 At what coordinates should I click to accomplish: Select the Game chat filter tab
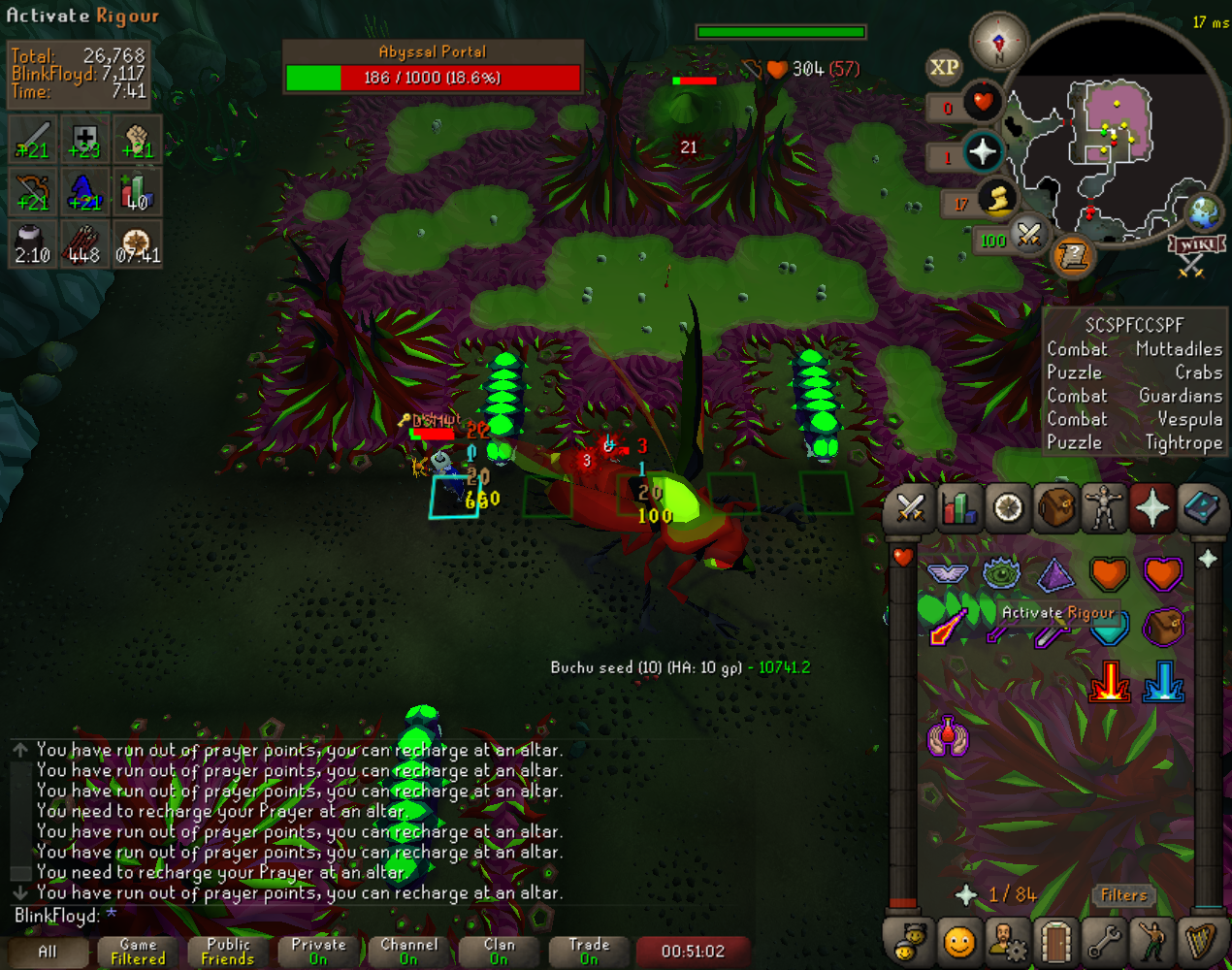pos(138,951)
